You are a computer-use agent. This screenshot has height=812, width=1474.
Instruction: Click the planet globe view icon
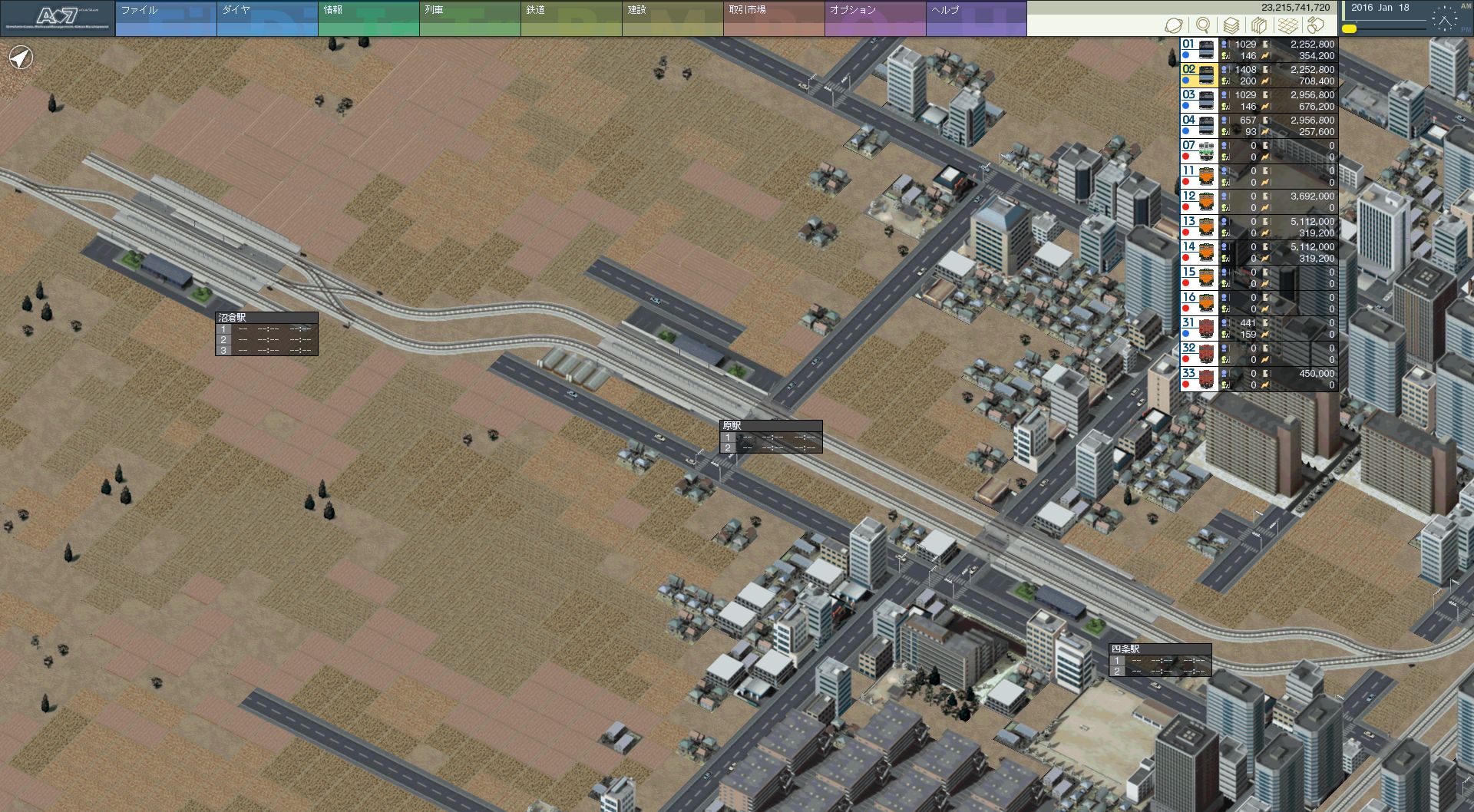click(1174, 26)
